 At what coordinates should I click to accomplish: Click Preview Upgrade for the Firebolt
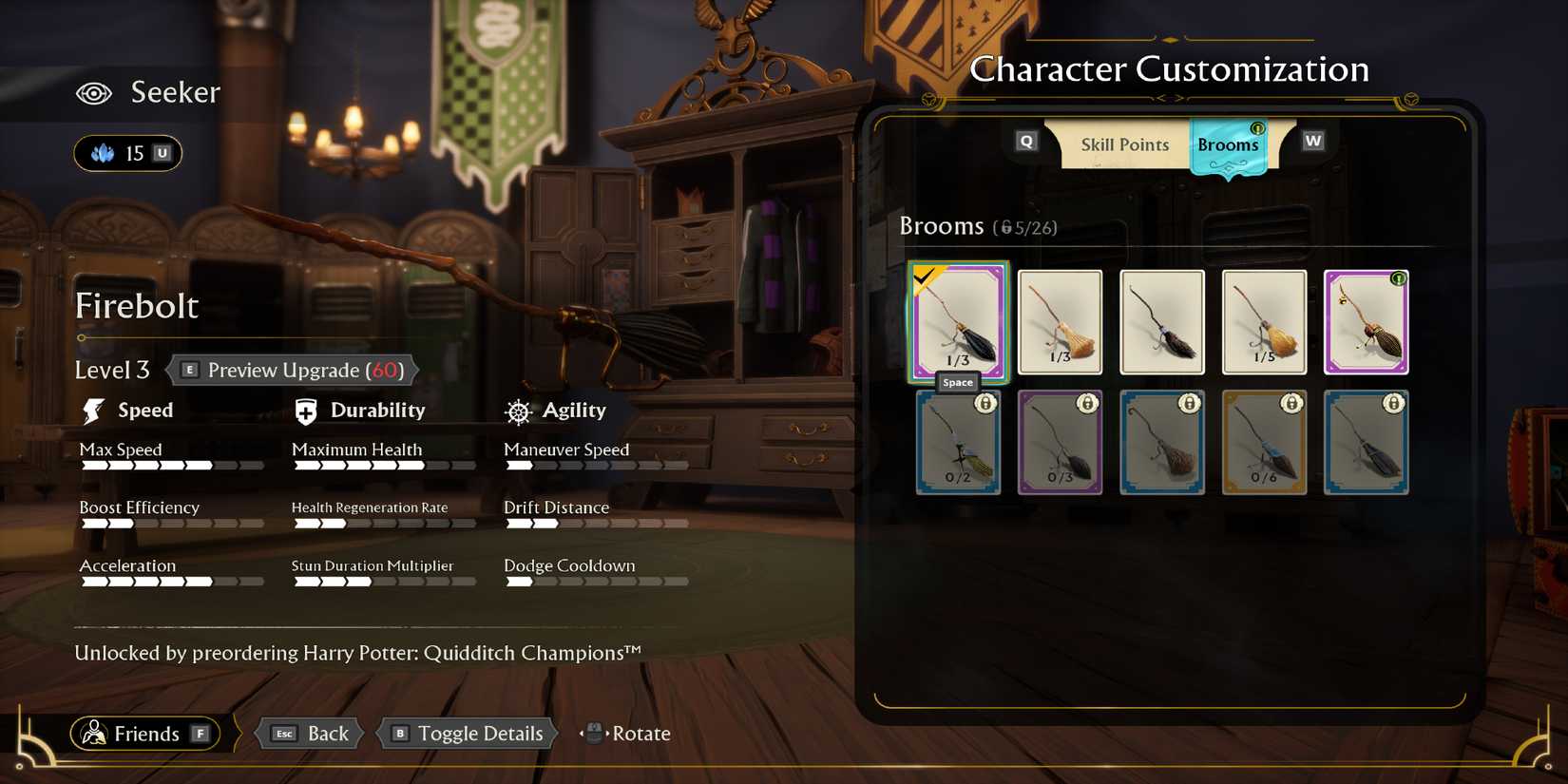tap(294, 370)
